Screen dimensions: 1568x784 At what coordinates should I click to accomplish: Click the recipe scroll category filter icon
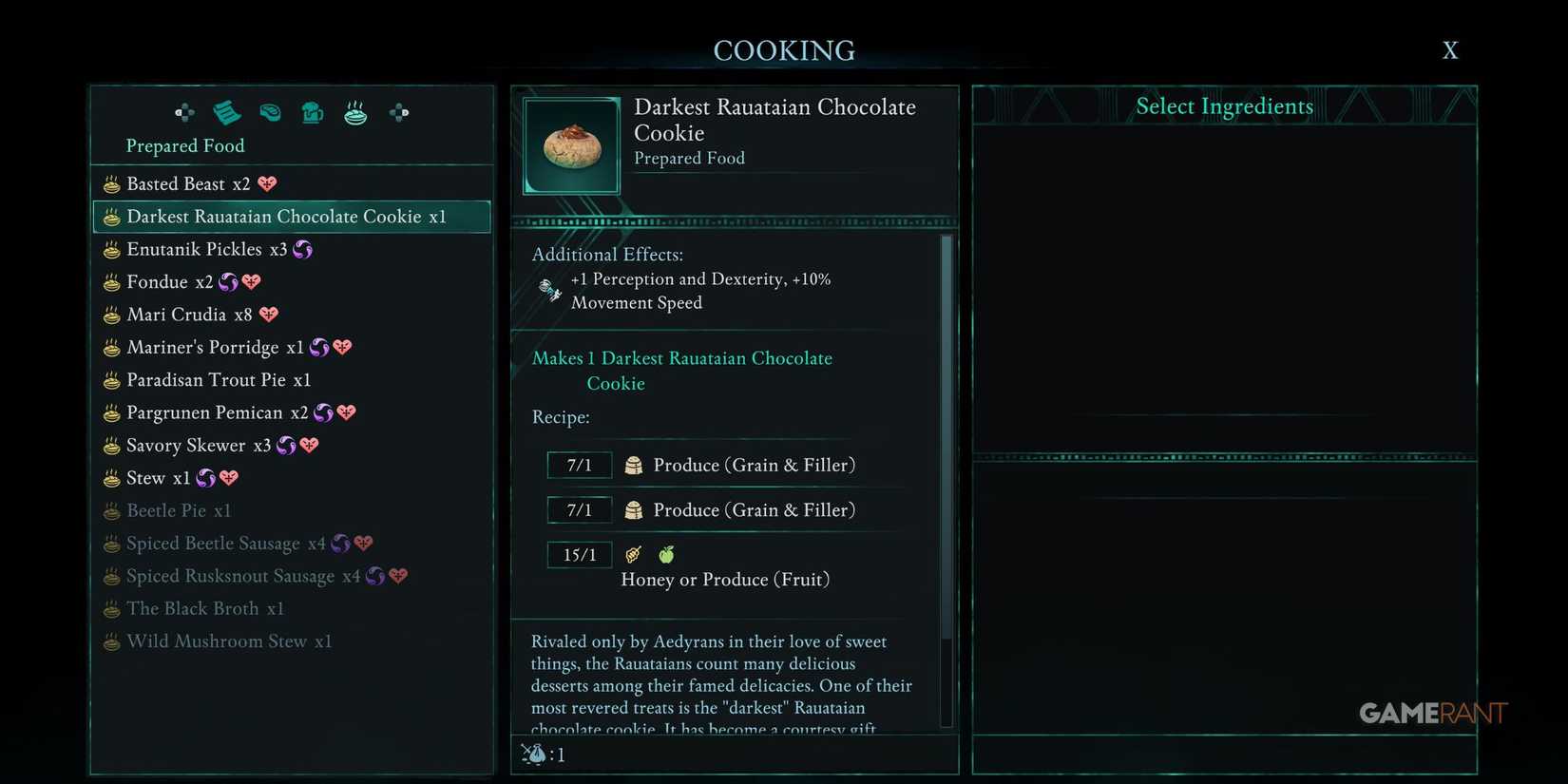[x=227, y=112]
